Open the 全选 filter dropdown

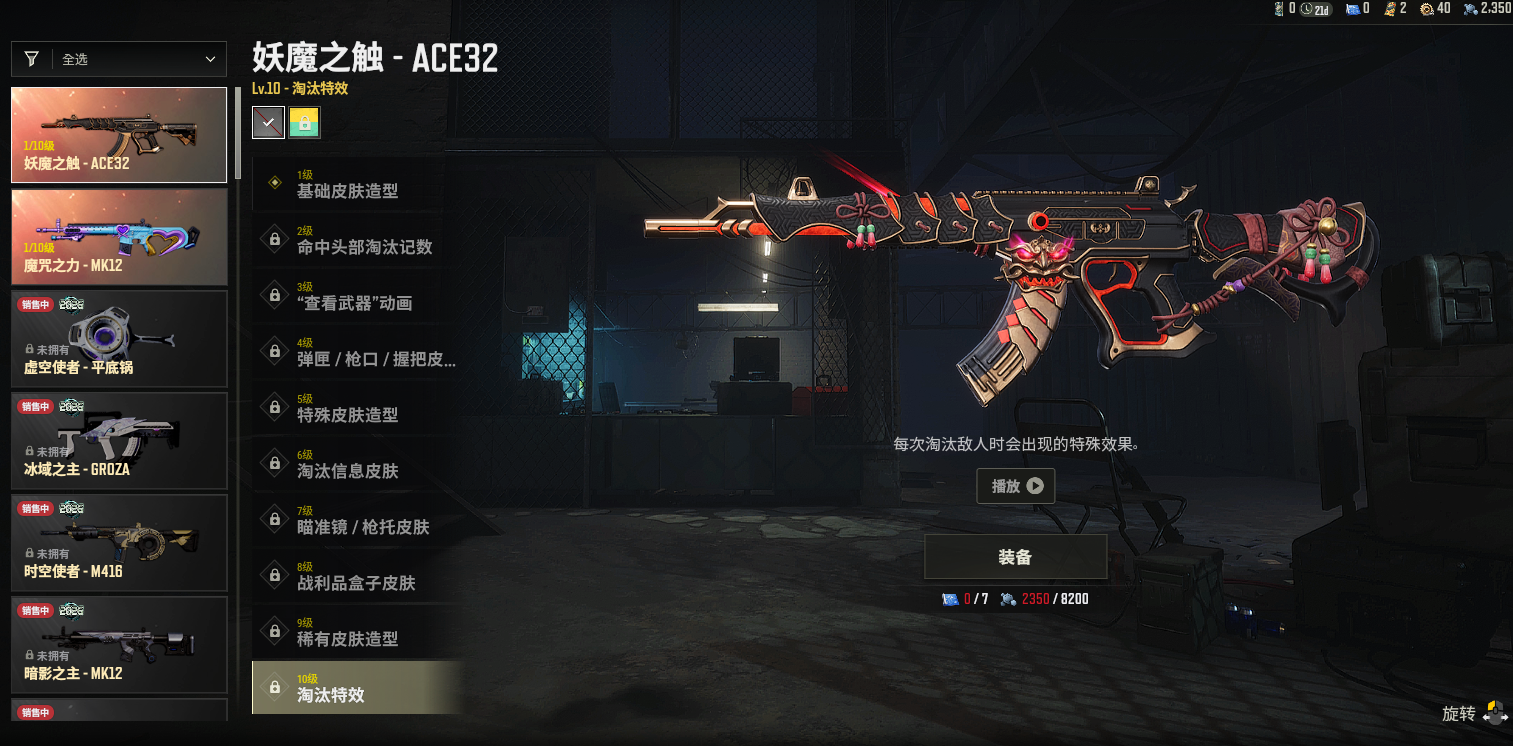click(119, 60)
